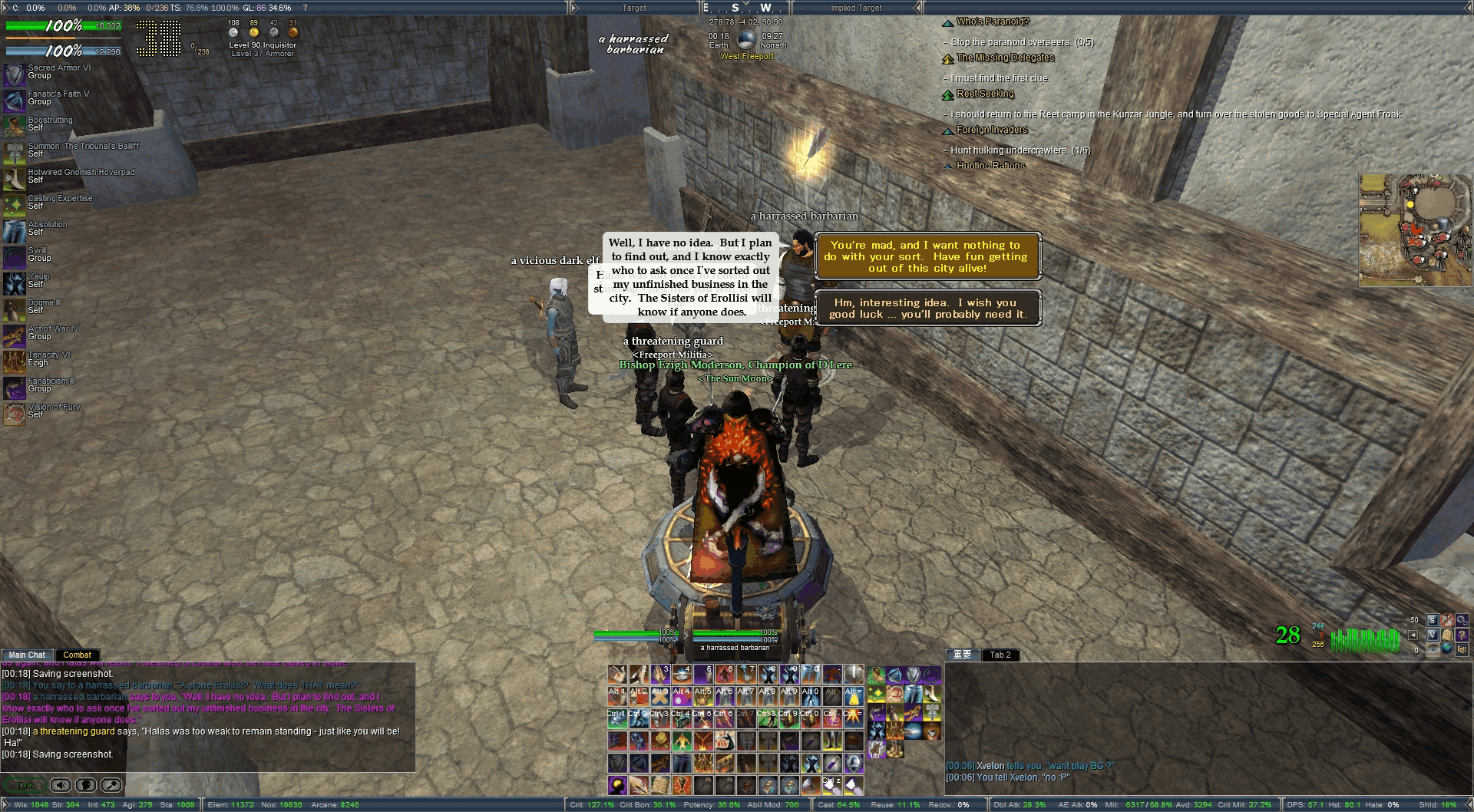Screen dimensions: 1474x812
Task: Click the purple question mark help icon
Action: tap(1461, 635)
